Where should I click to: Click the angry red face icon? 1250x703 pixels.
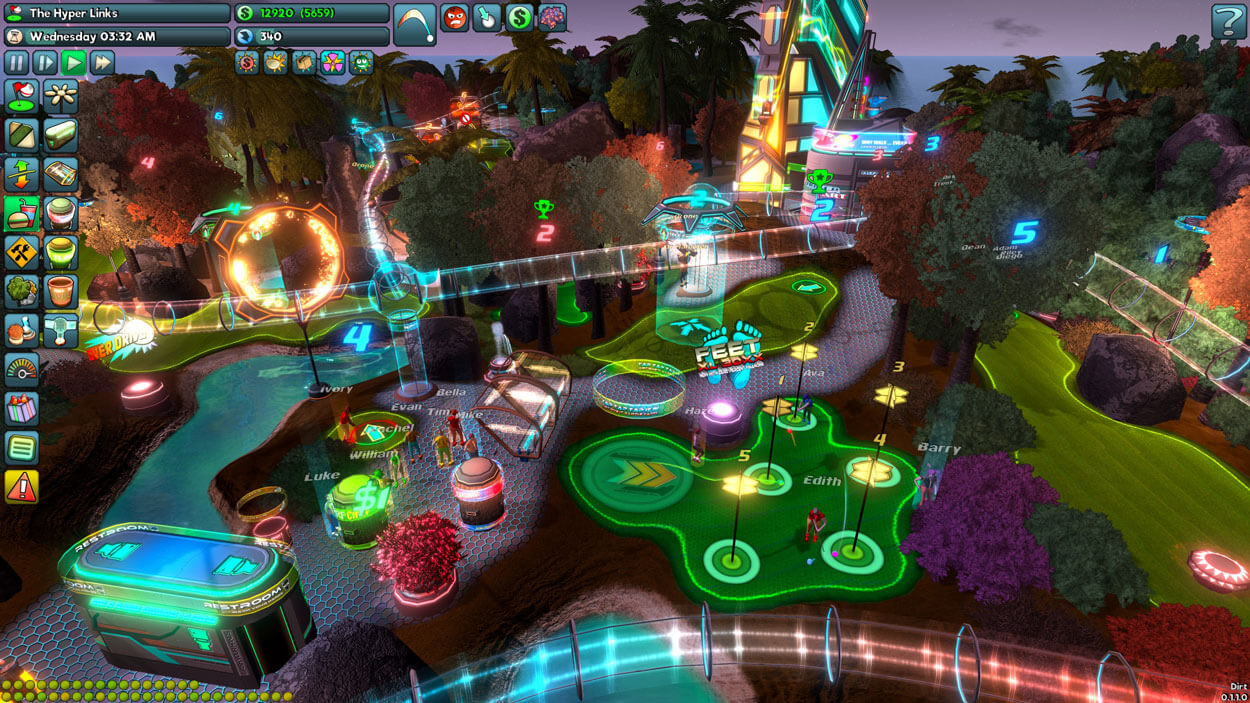pyautogui.click(x=455, y=17)
